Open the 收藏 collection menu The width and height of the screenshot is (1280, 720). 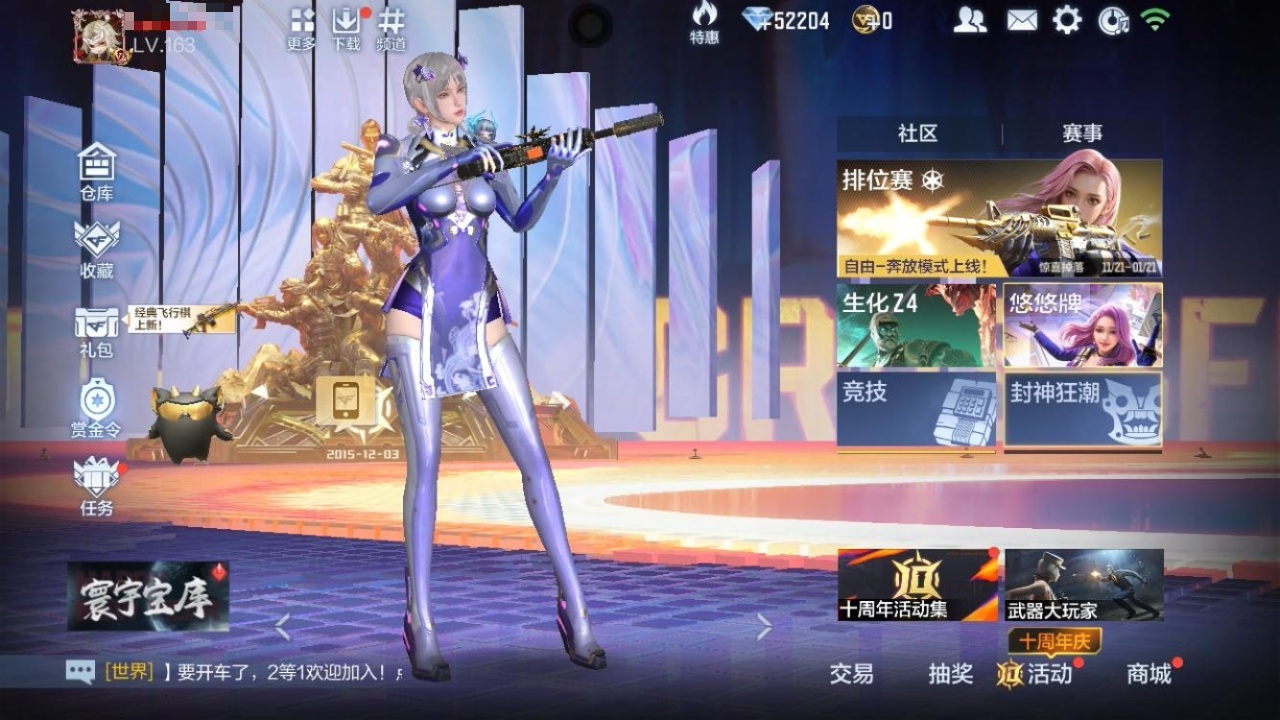point(97,248)
